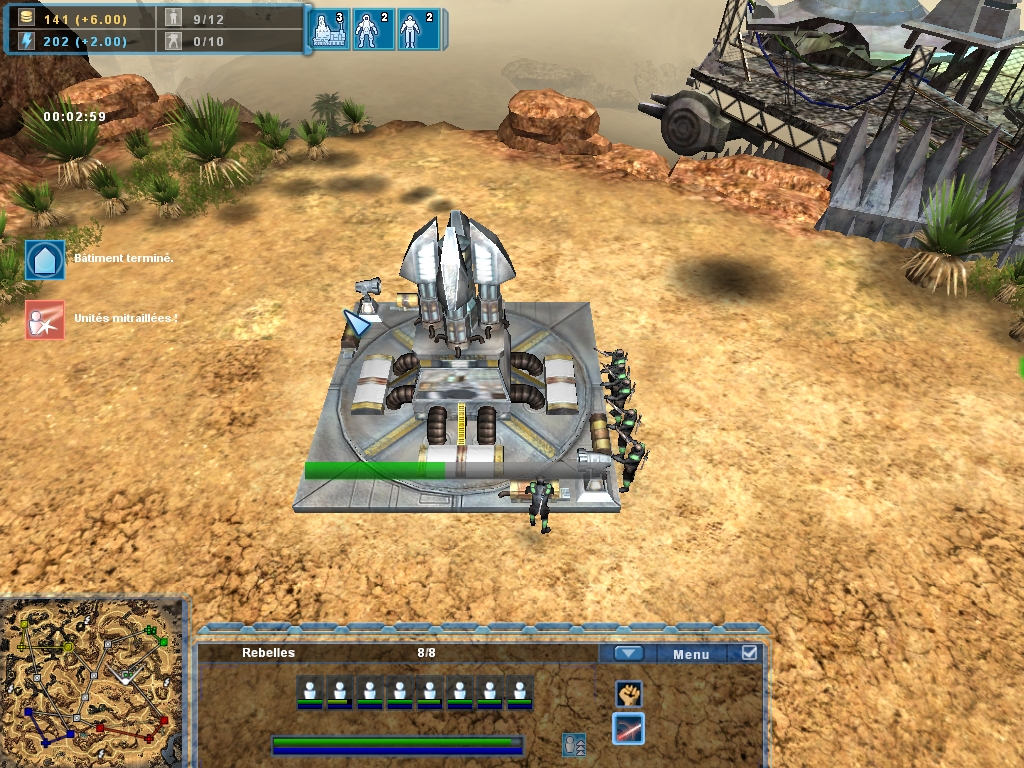Click the 'Bâtiment terminé' notification icon
Screen dimensions: 1024x768
point(45,259)
